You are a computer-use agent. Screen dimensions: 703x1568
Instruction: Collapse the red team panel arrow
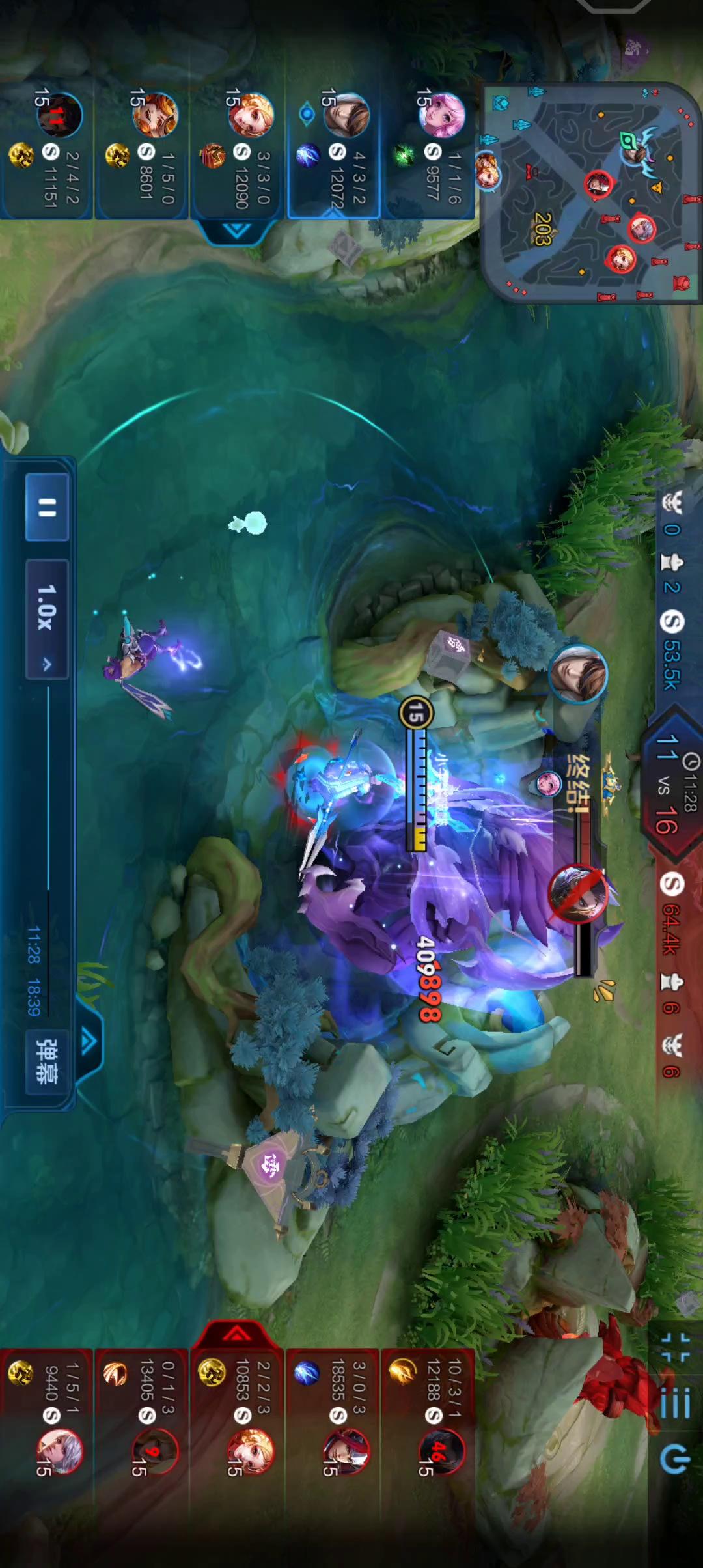point(237,1335)
